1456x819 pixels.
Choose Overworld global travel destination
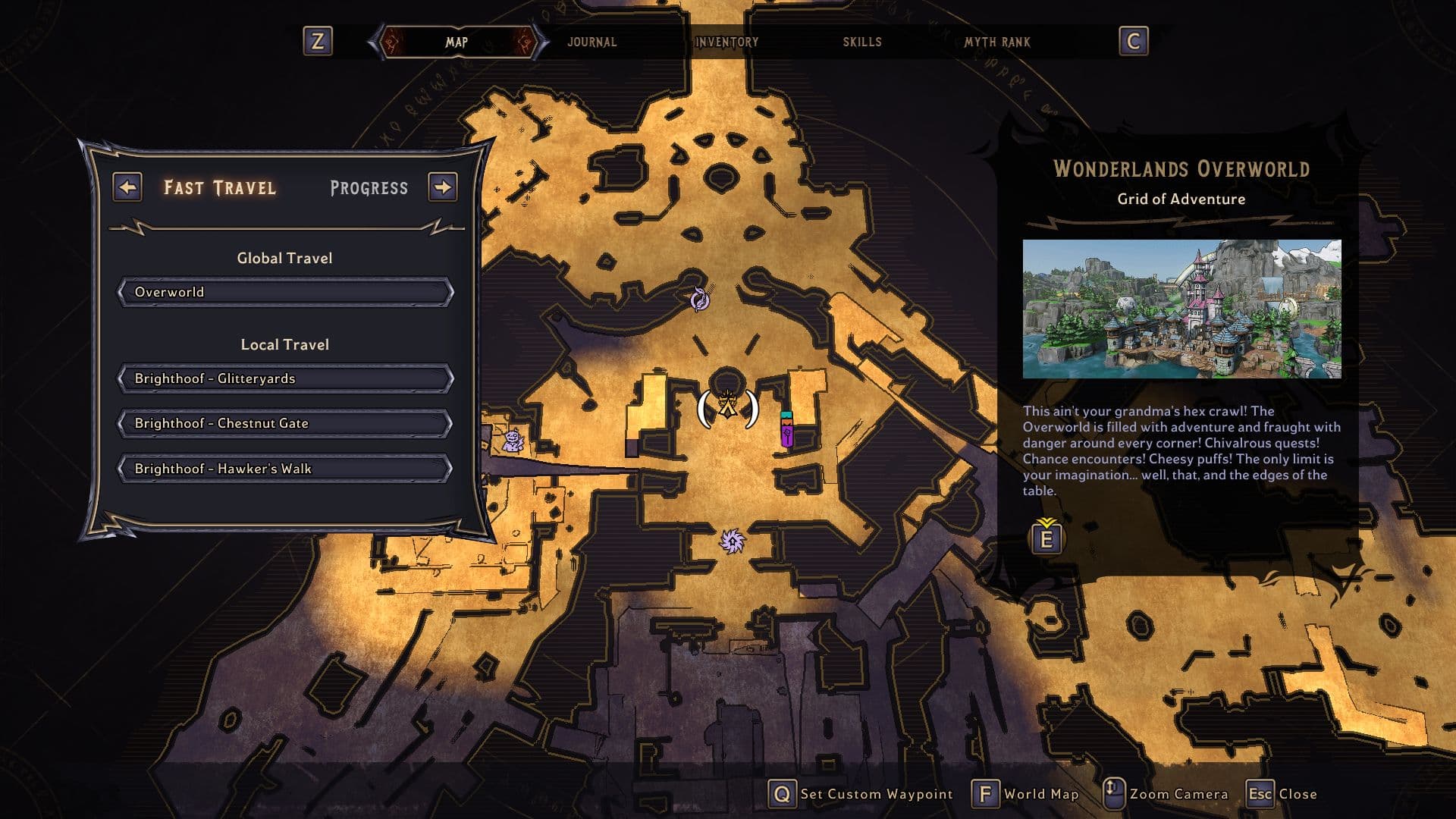(x=285, y=292)
